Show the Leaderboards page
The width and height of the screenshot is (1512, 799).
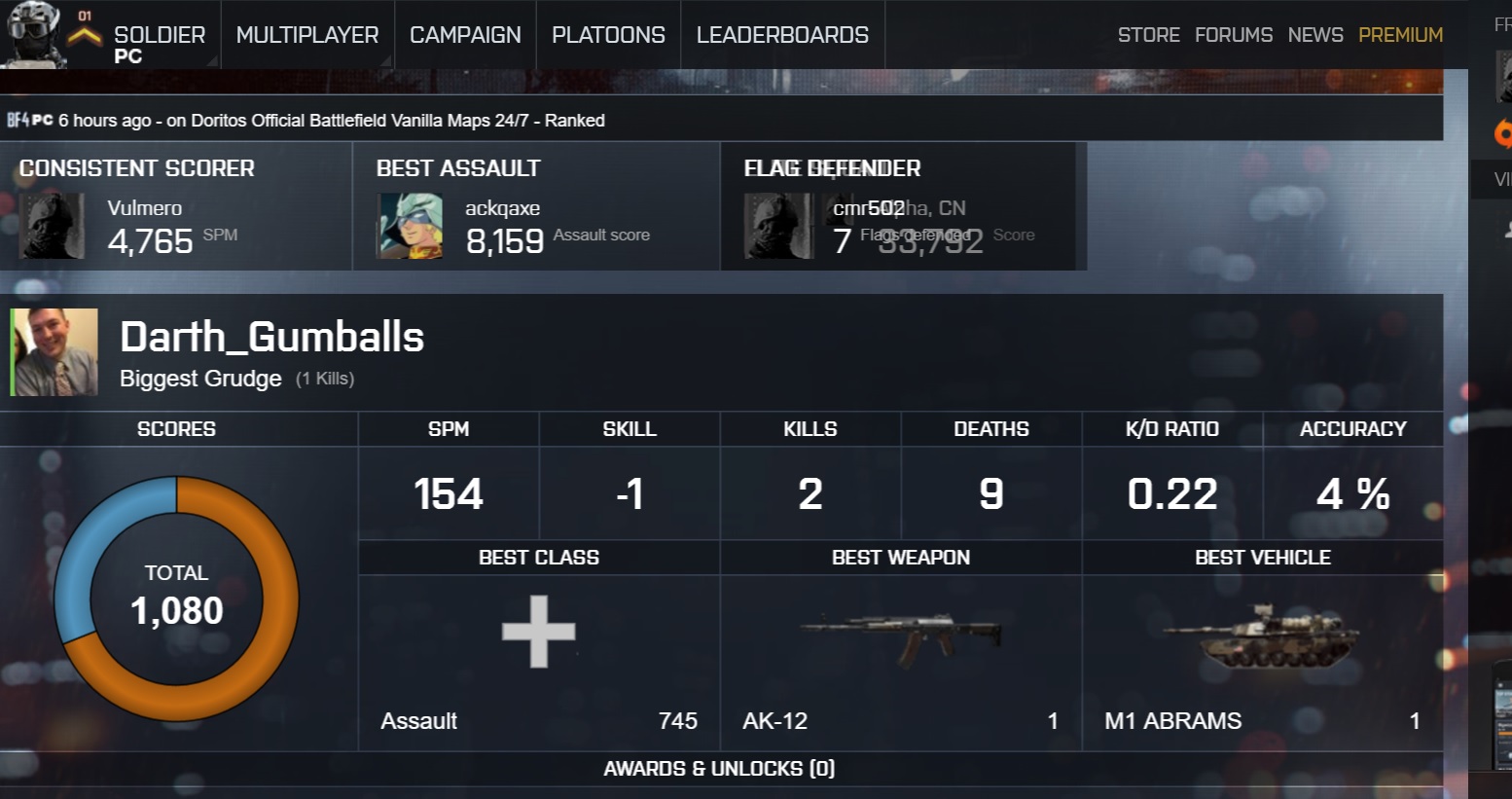pos(782,35)
